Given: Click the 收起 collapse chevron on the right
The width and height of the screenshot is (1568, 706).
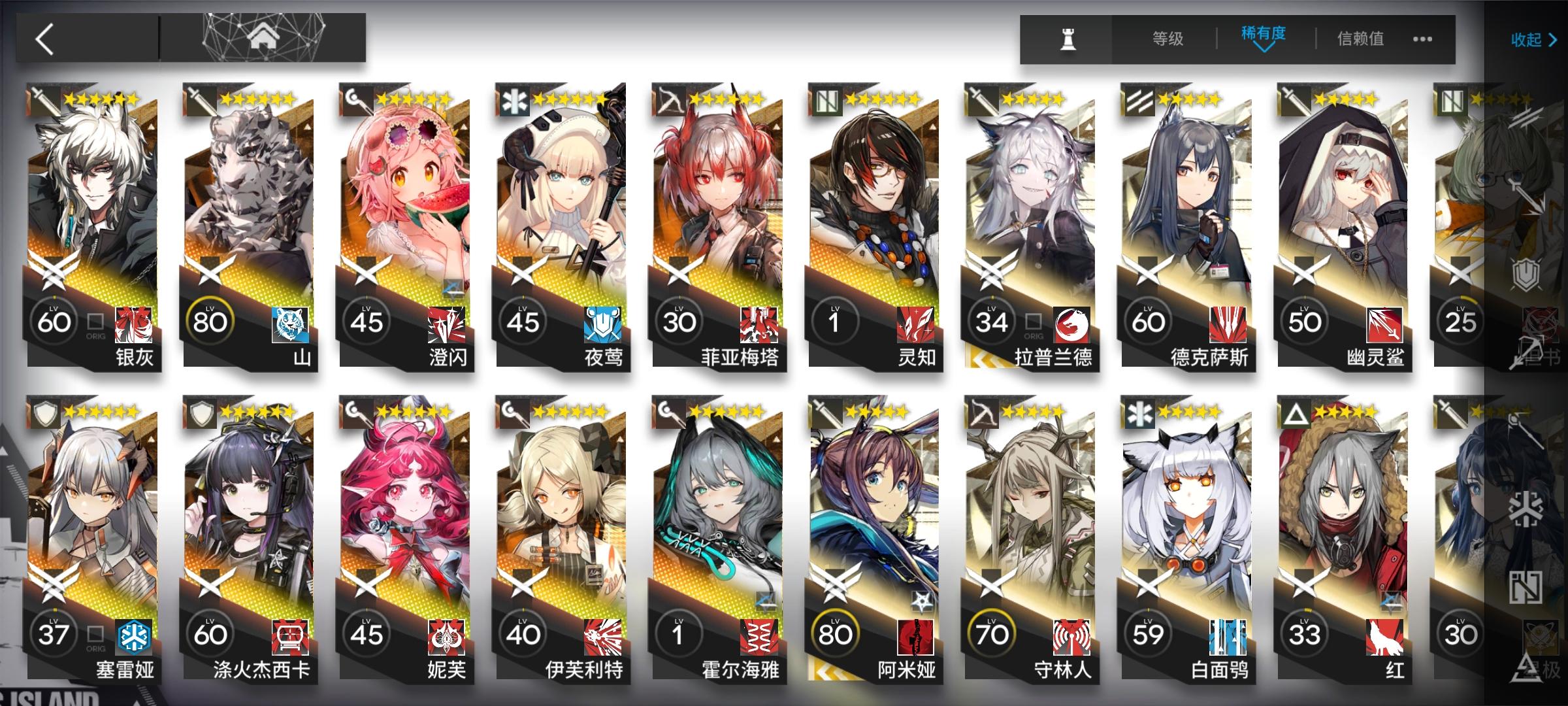Looking at the screenshot, I should [x=1531, y=41].
